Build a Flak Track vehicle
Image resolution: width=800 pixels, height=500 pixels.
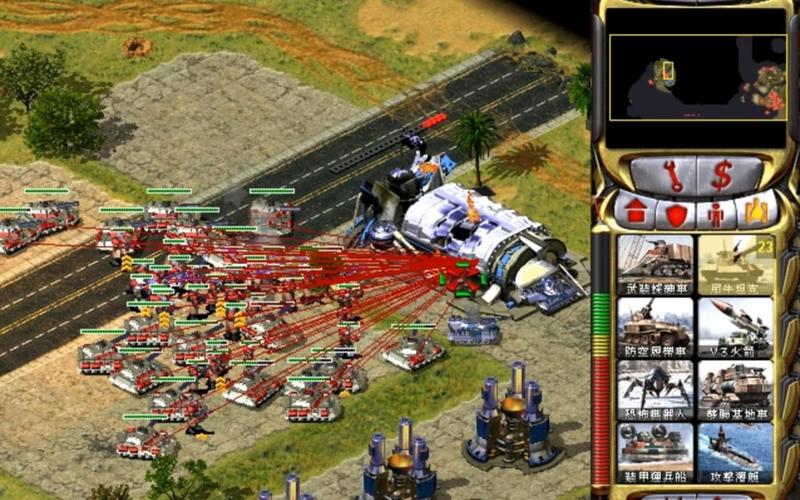pos(655,328)
